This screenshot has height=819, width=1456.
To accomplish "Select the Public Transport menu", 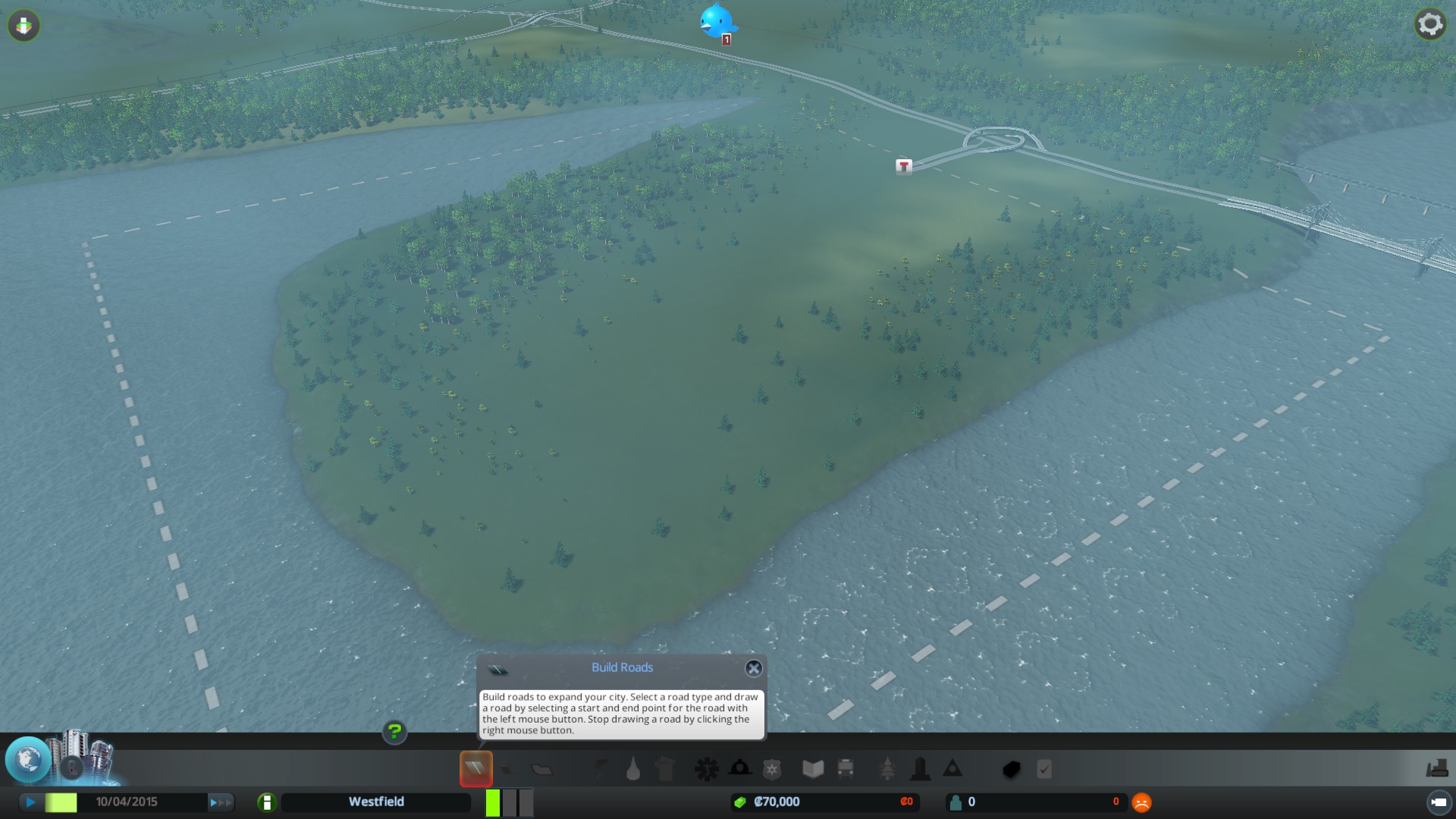I will pos(844,768).
